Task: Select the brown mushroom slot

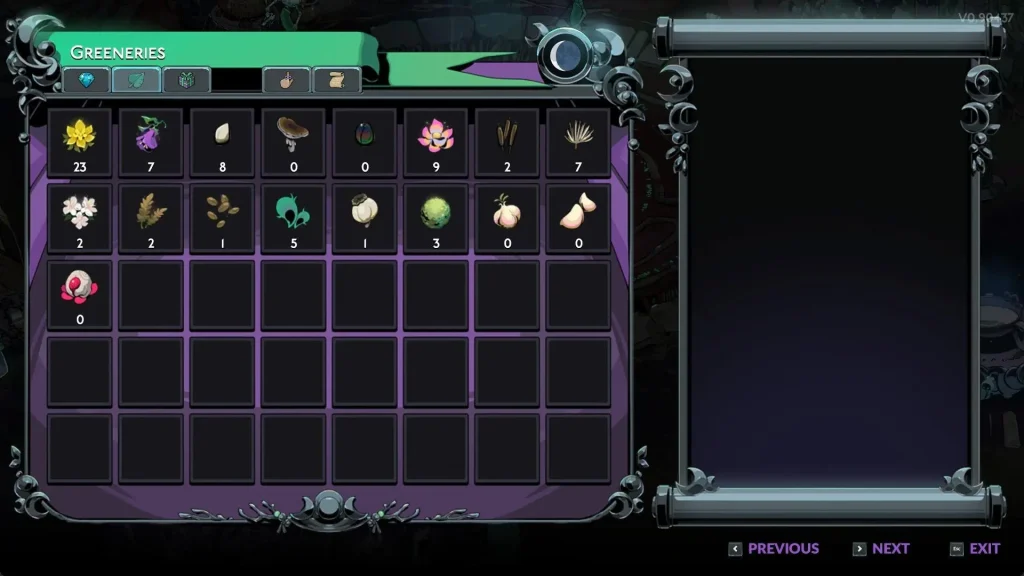Action: coord(294,142)
